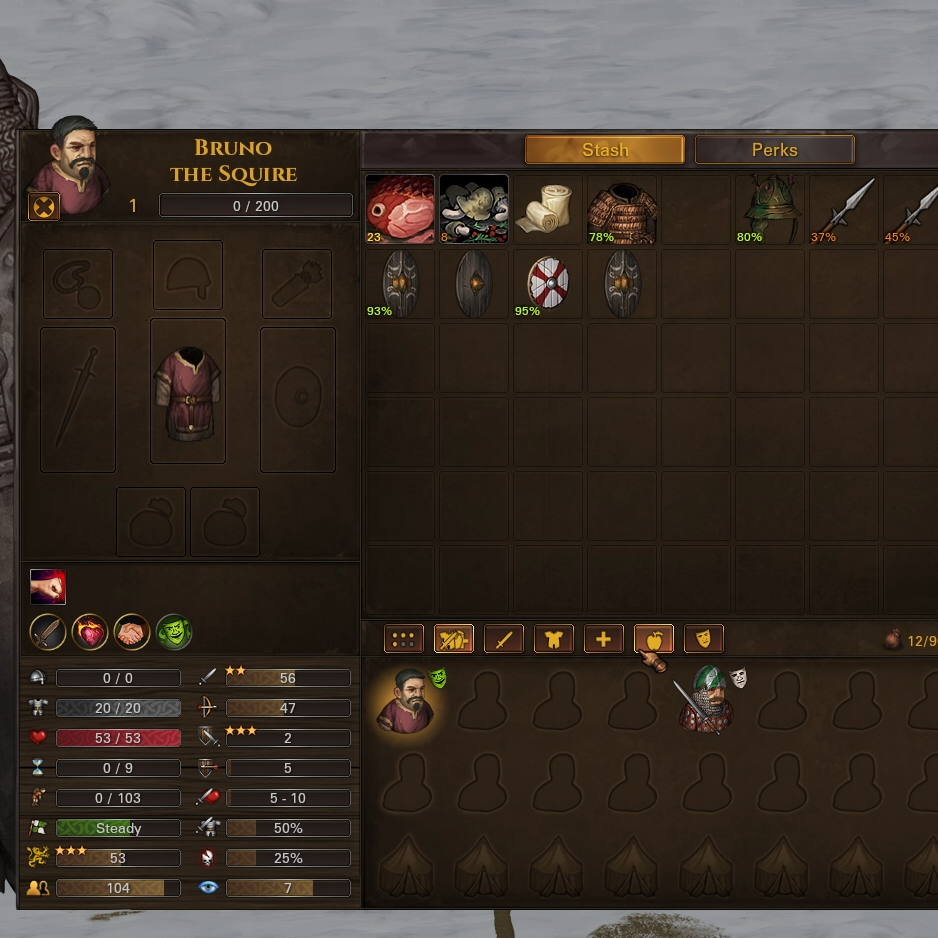
Task: Click Bruno's equipped red tunic armor slot
Action: pyautogui.click(x=188, y=391)
